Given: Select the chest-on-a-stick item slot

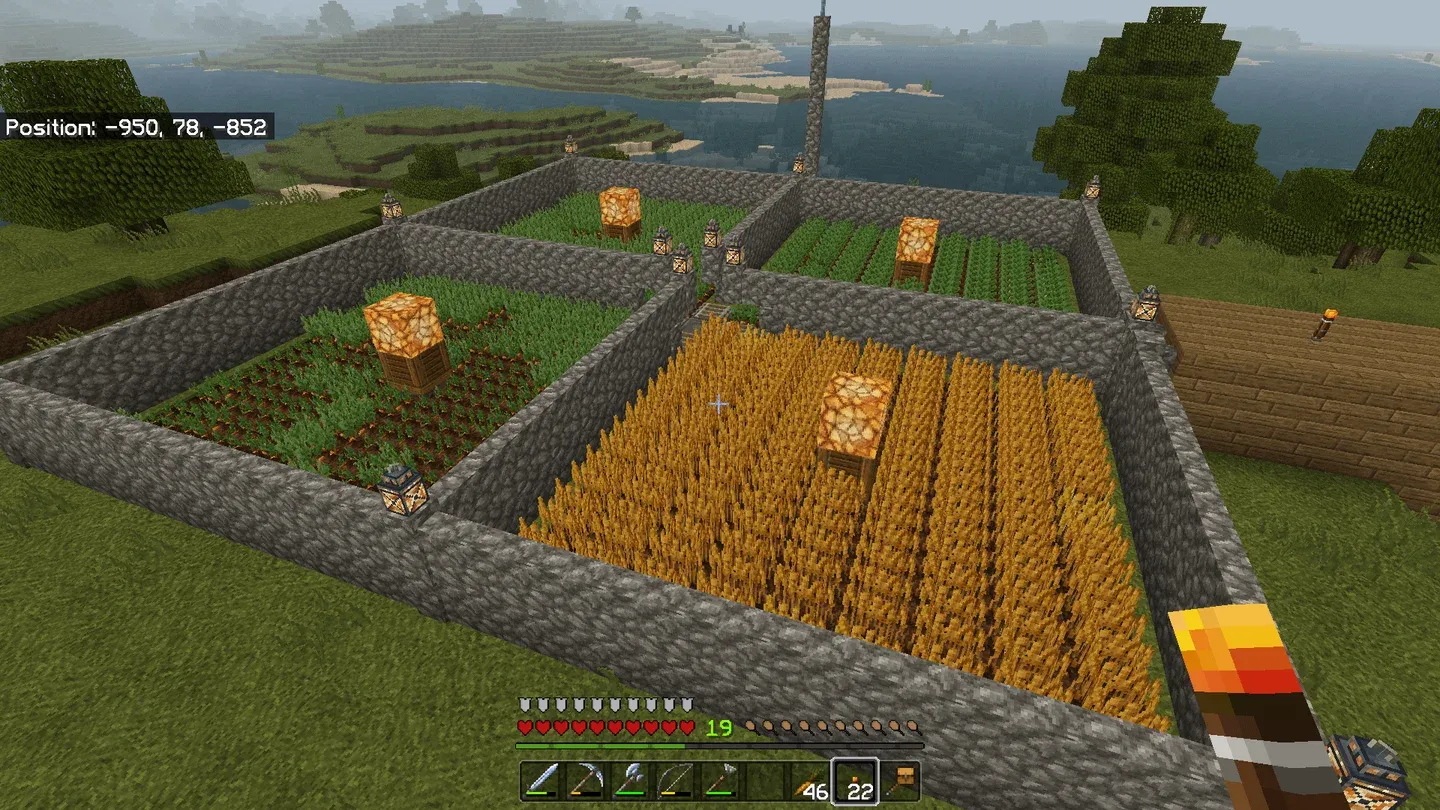Looking at the screenshot, I should click(x=900, y=781).
